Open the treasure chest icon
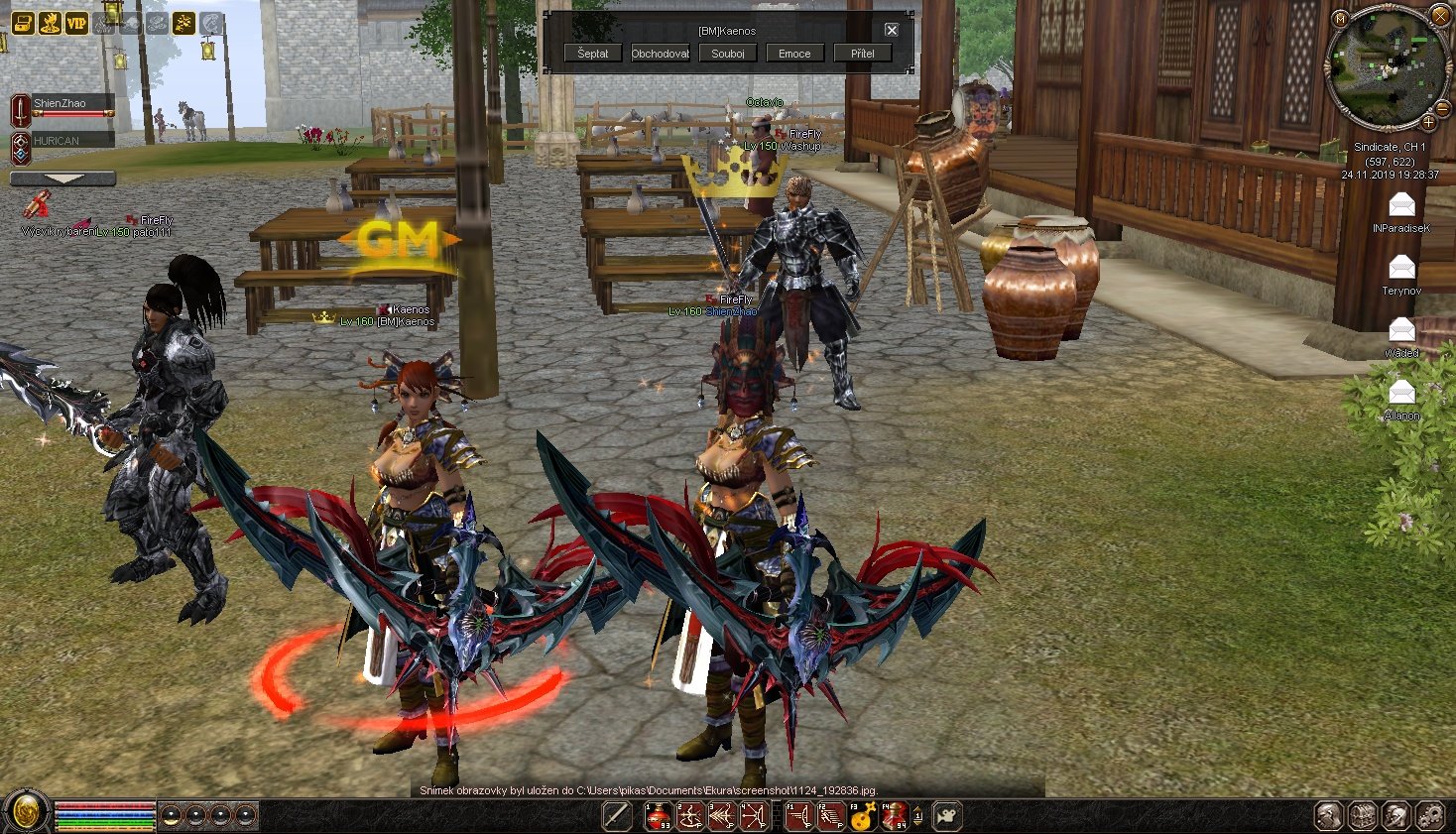 click(22, 22)
